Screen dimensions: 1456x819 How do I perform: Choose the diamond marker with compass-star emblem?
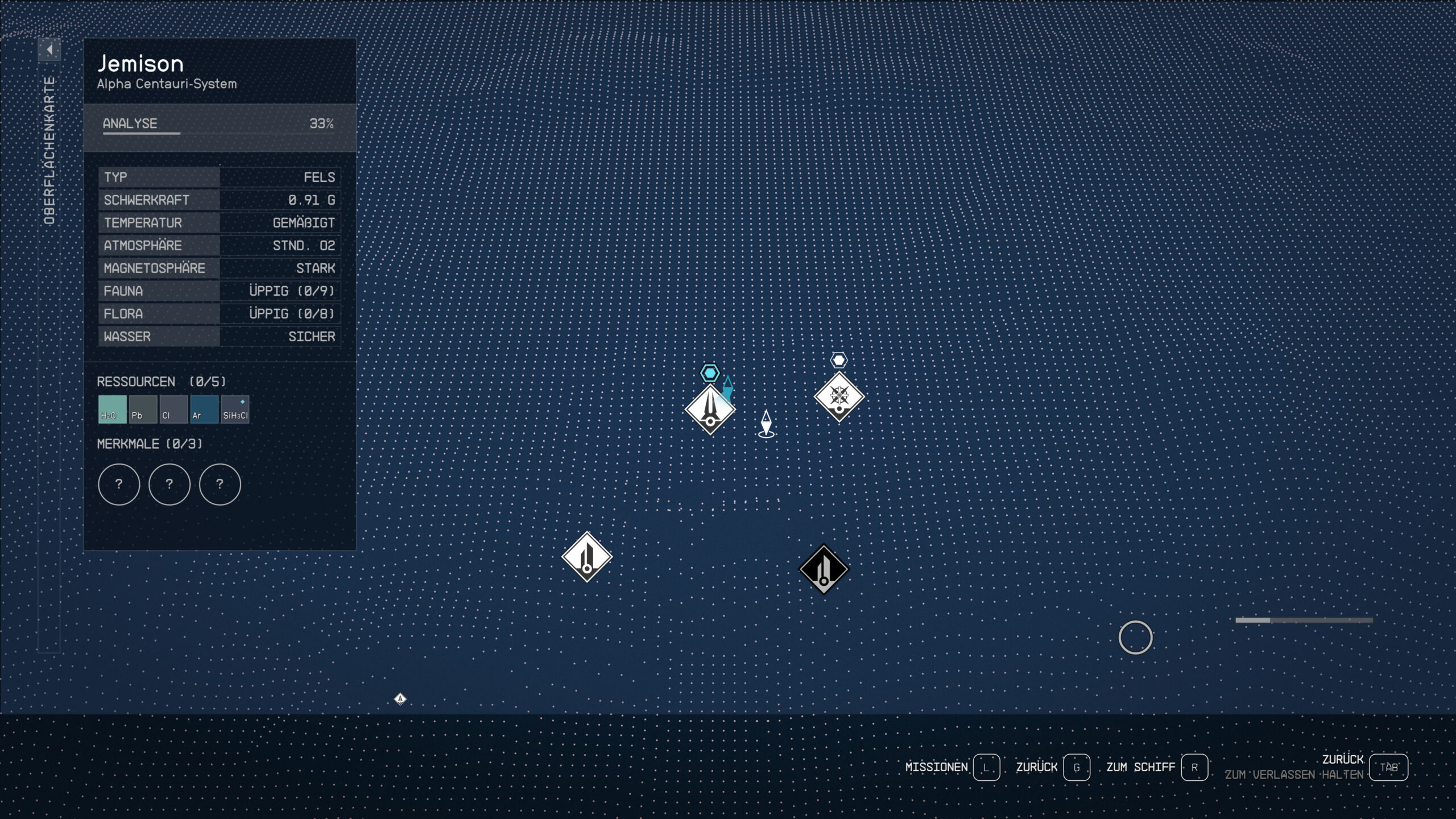coord(839,396)
